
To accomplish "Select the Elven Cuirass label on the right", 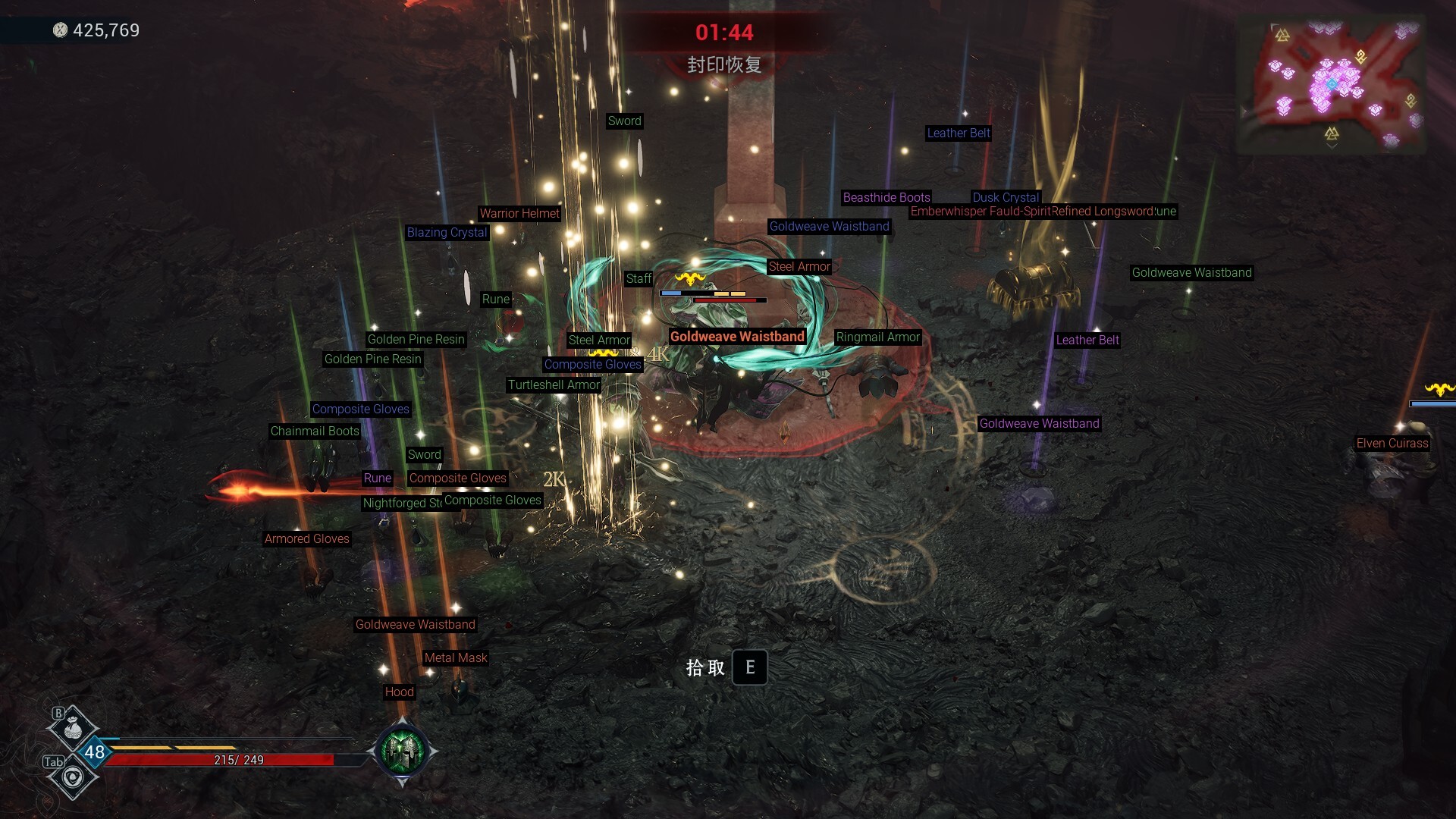I will 1392,443.
